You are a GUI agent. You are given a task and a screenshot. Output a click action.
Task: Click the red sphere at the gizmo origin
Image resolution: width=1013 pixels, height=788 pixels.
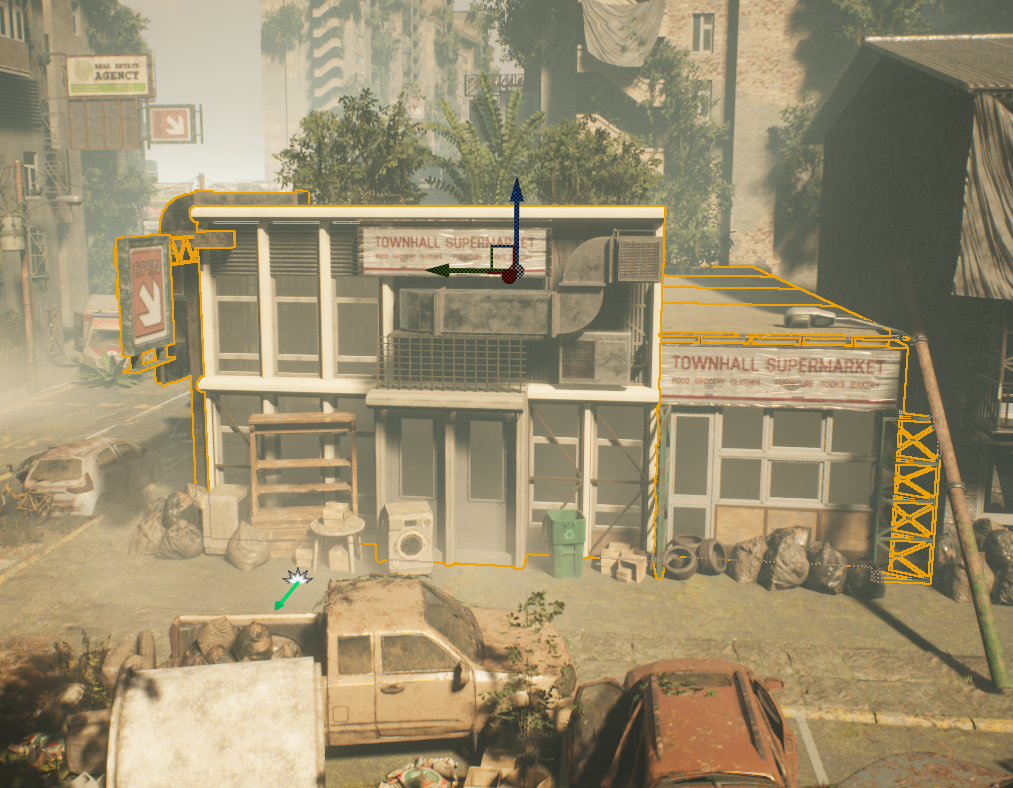pos(509,274)
